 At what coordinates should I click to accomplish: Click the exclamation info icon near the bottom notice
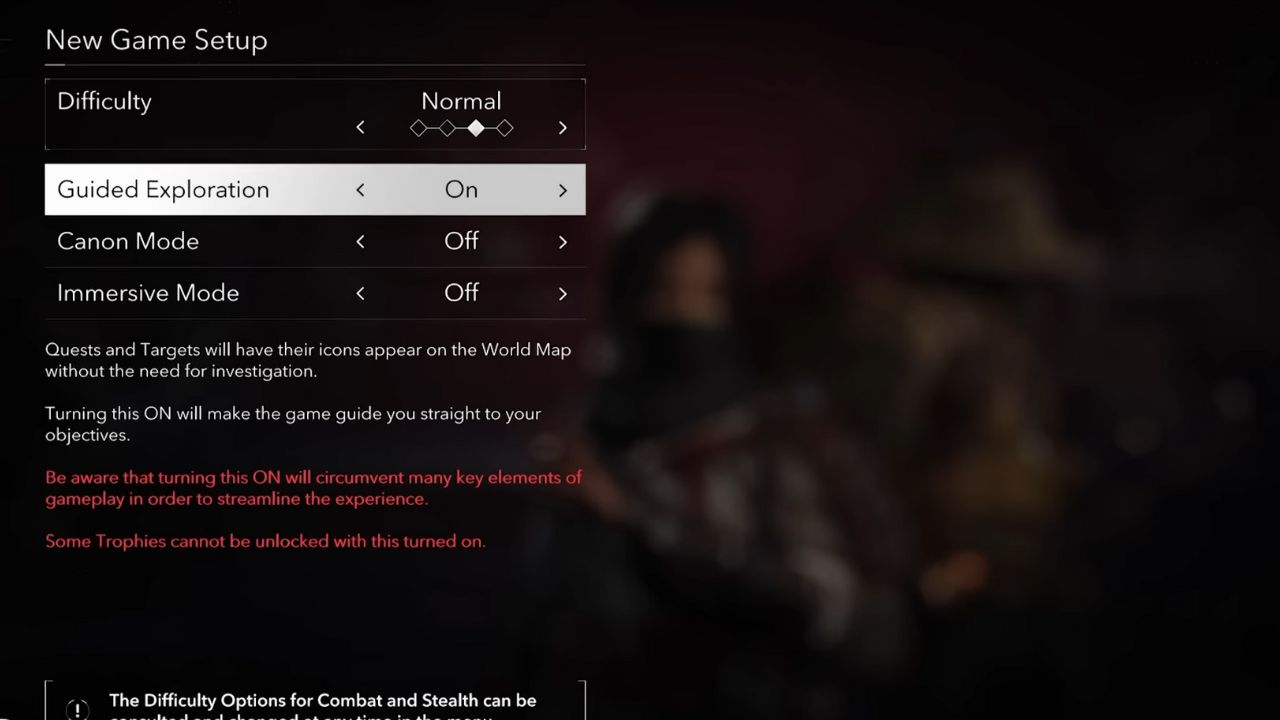click(x=77, y=709)
